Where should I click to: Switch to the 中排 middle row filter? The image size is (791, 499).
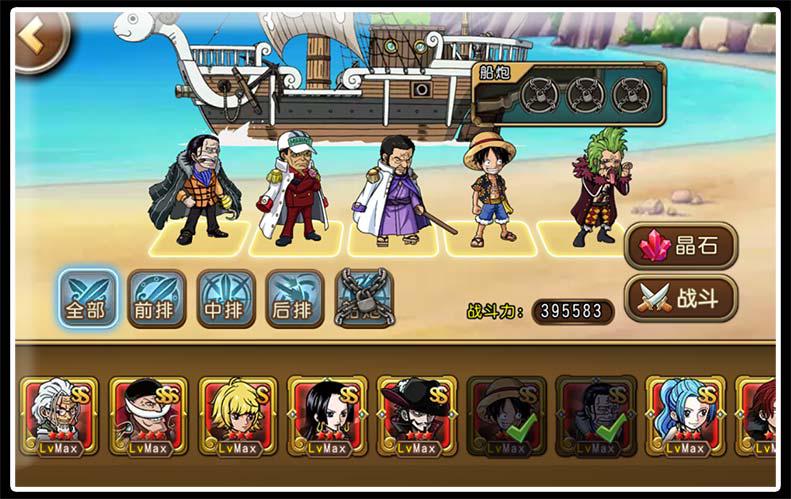[x=225, y=297]
